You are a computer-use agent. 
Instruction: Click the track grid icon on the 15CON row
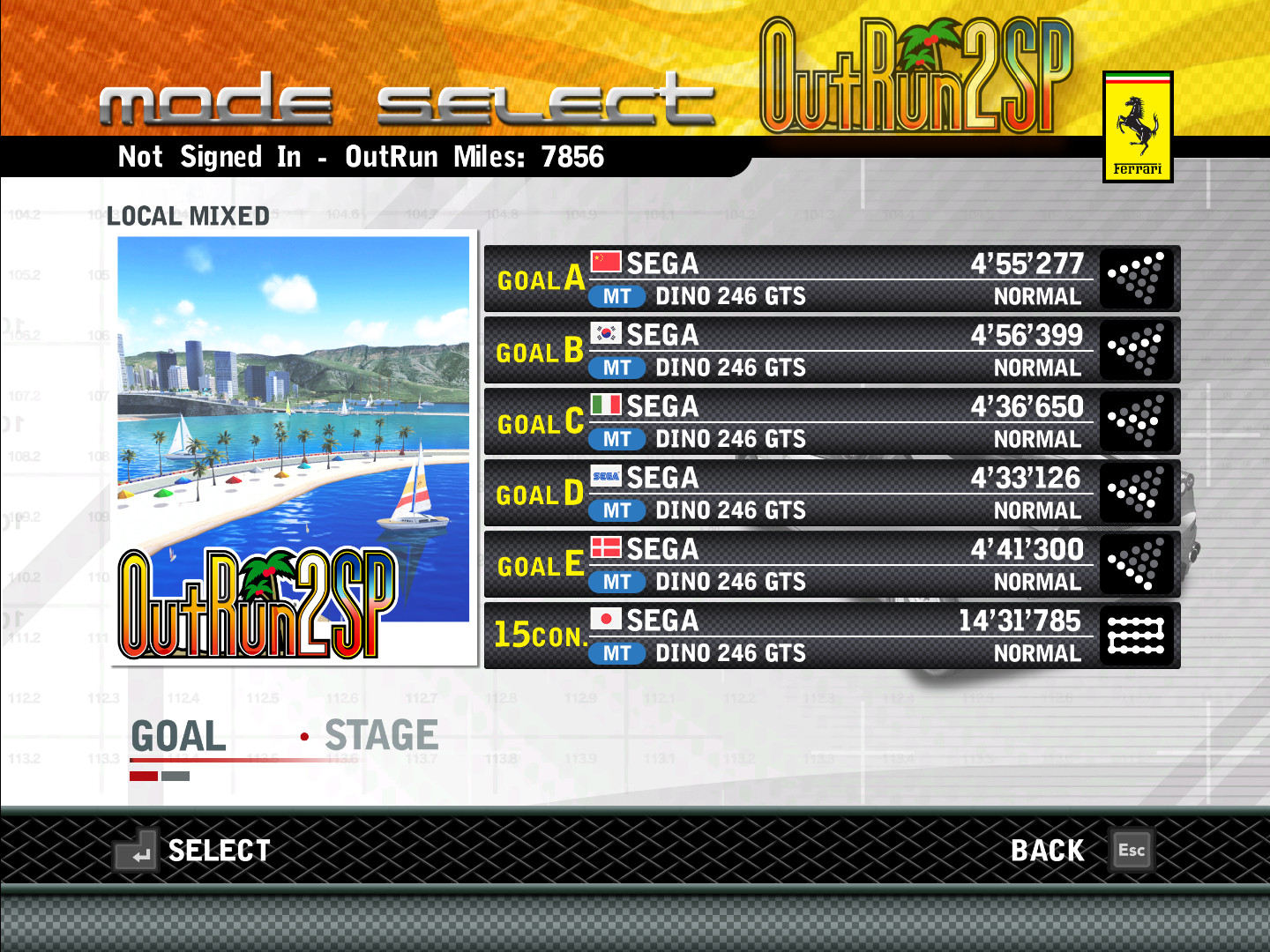click(1137, 635)
